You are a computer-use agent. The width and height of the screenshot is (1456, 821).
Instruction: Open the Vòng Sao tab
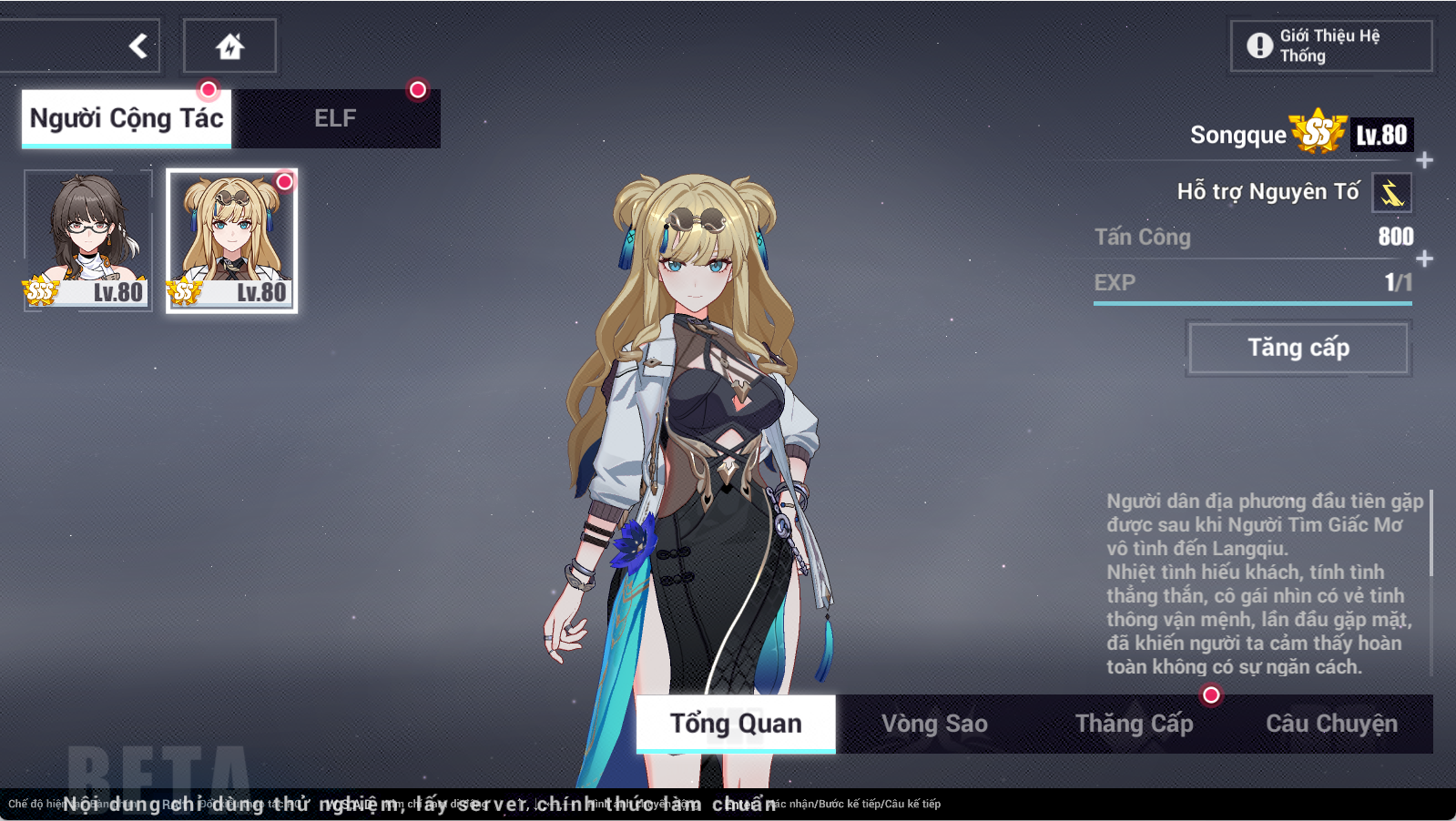(x=934, y=724)
